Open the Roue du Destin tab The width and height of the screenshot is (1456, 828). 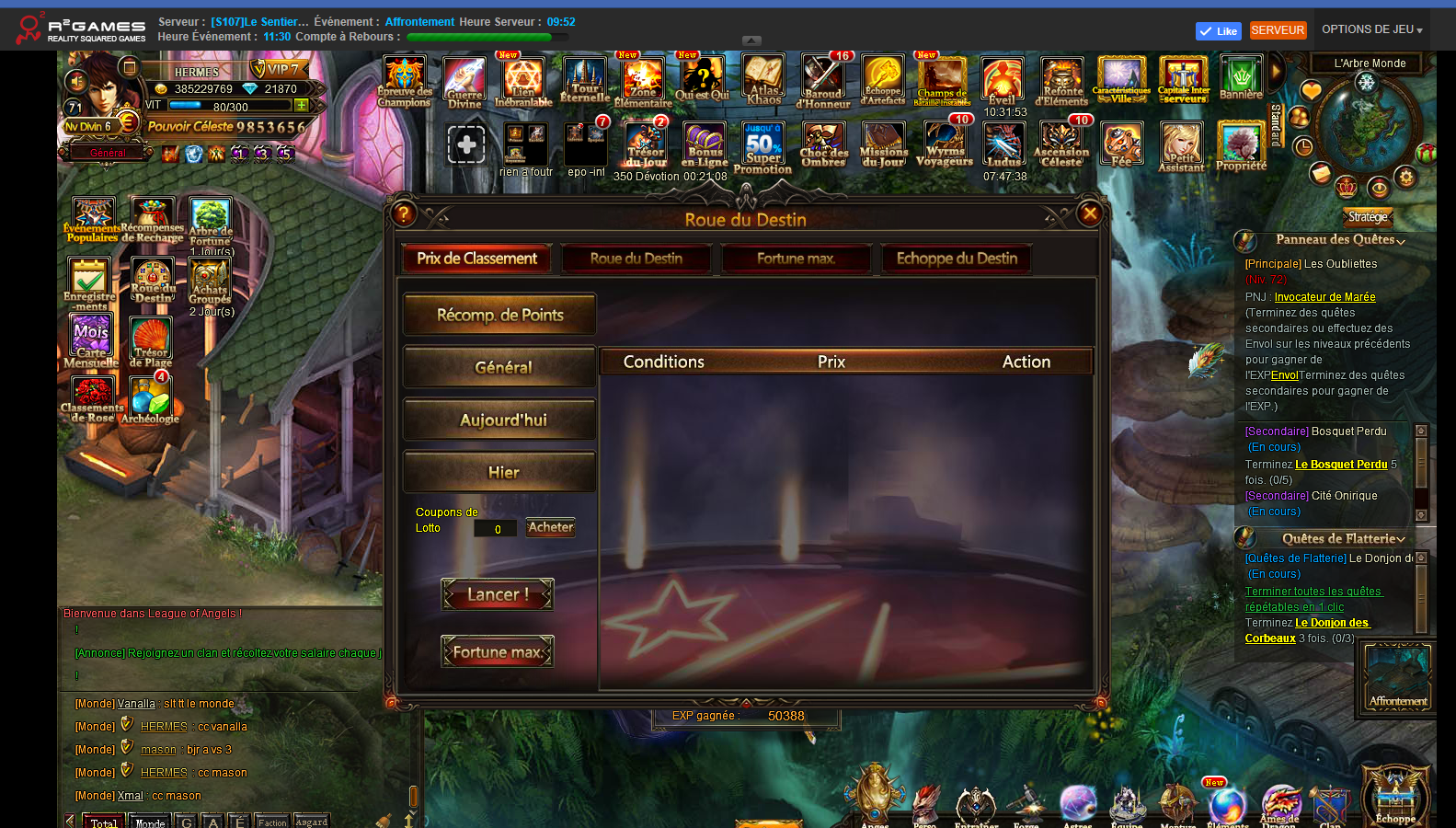[x=636, y=259]
